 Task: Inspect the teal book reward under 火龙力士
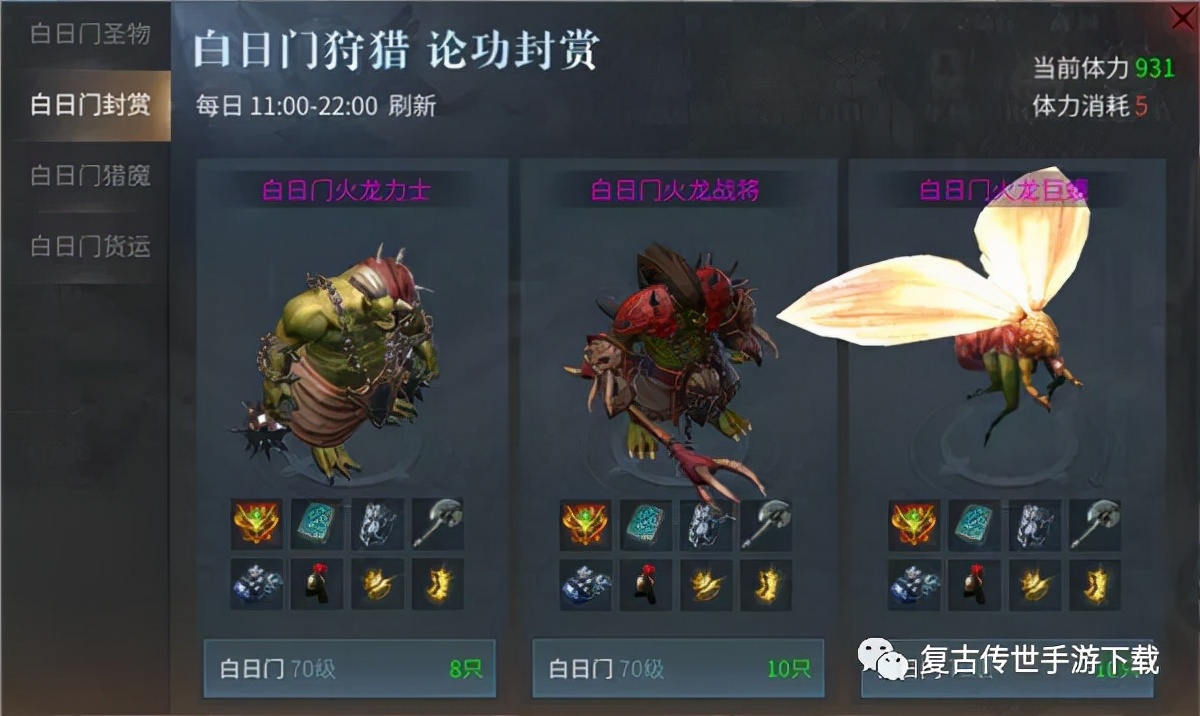point(317,524)
